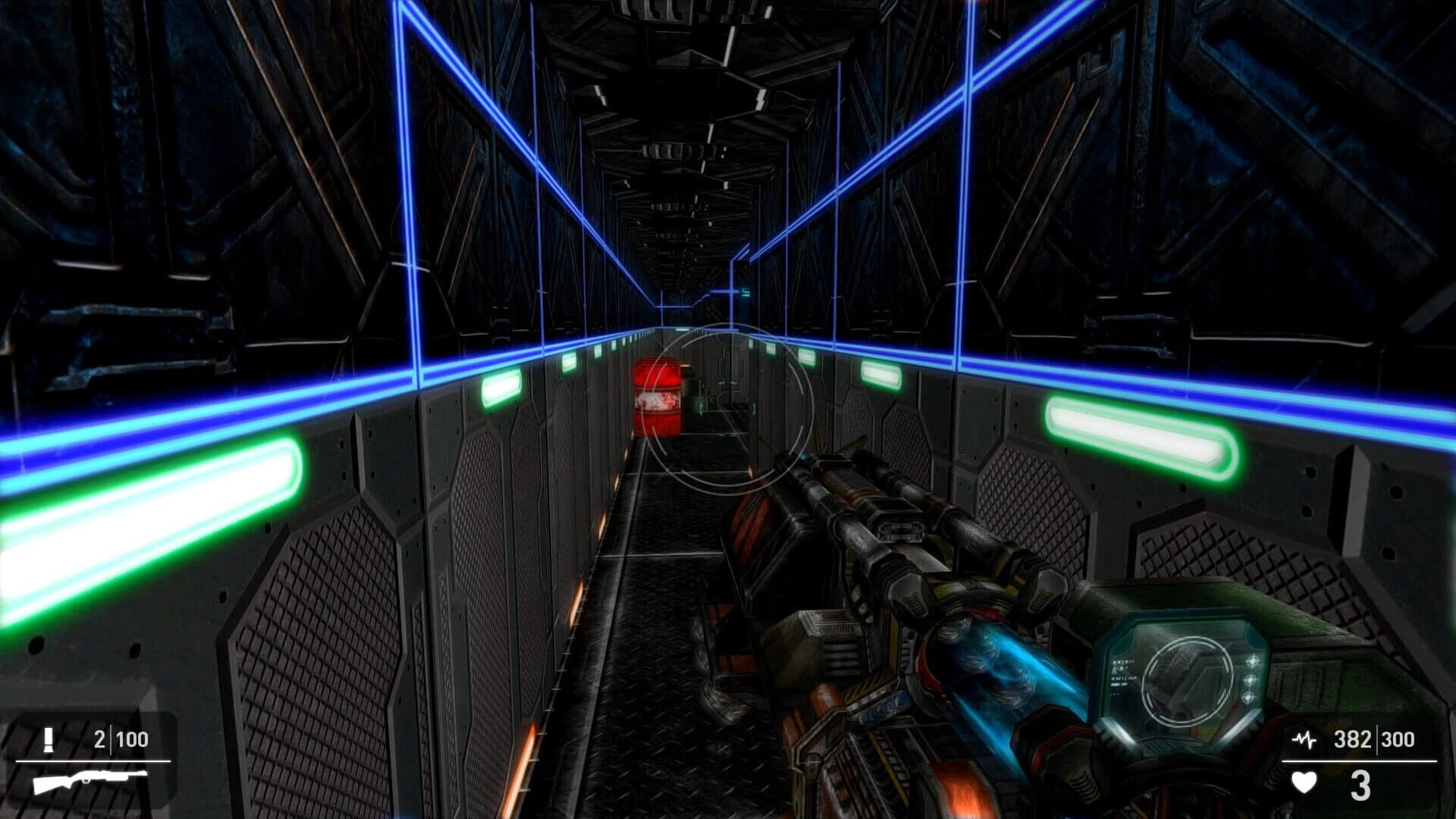Click the middle diamond indicator on the weapon scope
The height and width of the screenshot is (819, 1456).
click(x=1250, y=681)
